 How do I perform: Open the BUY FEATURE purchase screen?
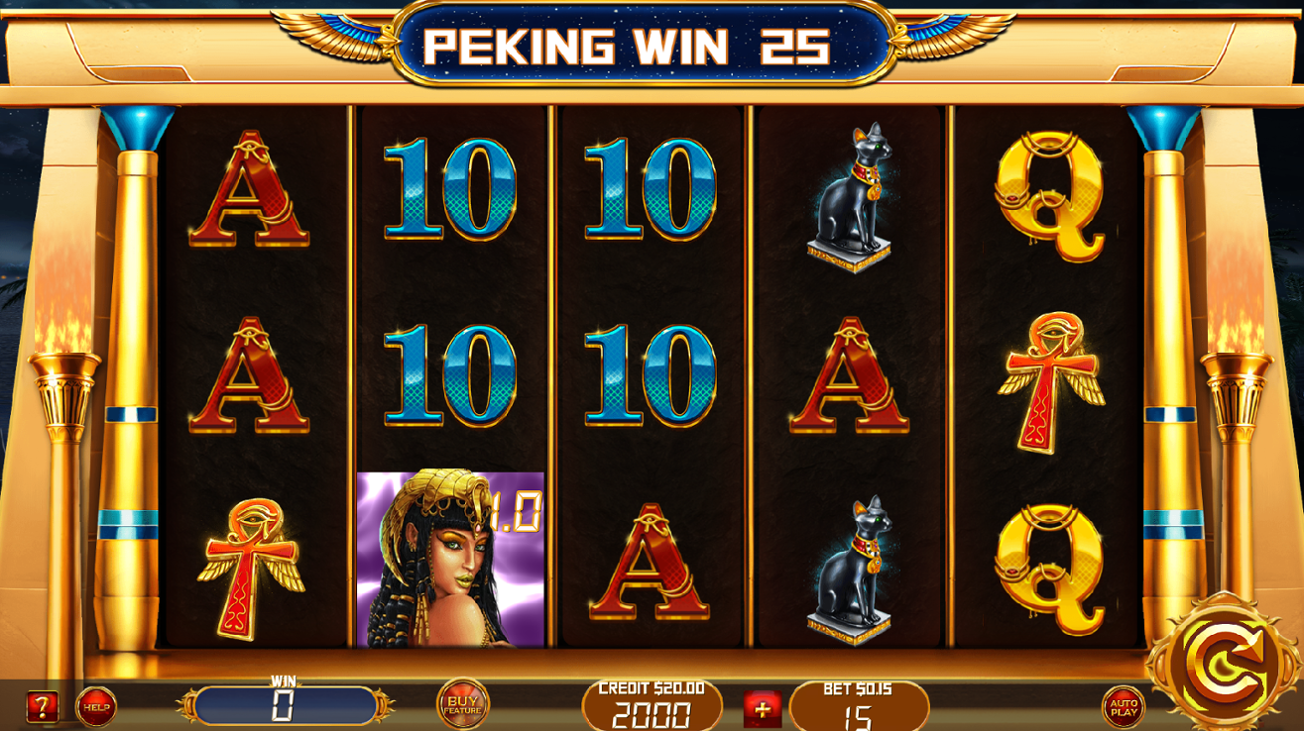pos(462,703)
